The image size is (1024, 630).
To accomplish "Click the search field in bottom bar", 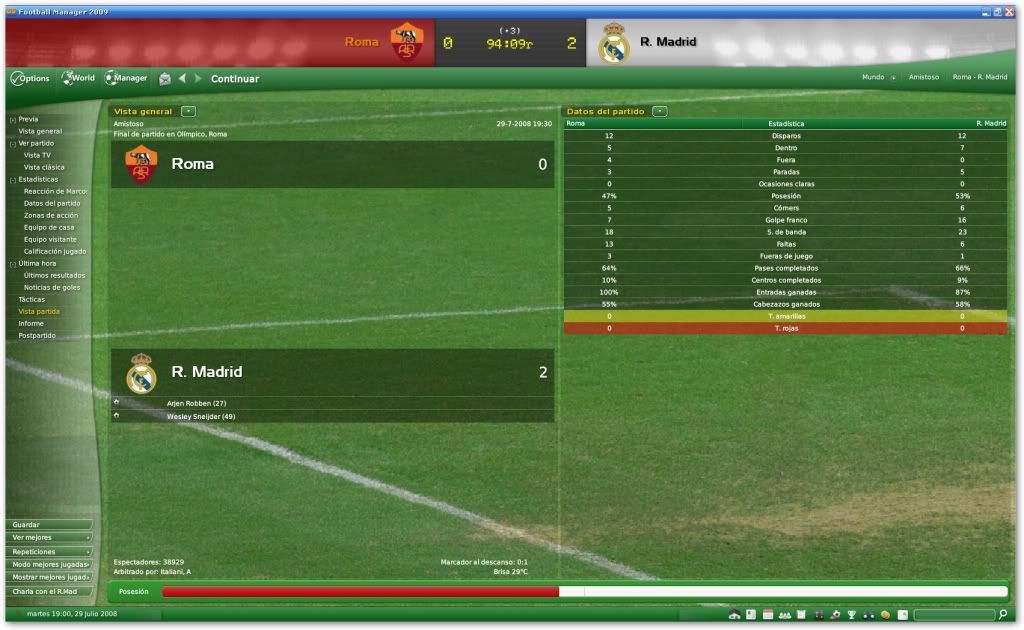I will (953, 614).
